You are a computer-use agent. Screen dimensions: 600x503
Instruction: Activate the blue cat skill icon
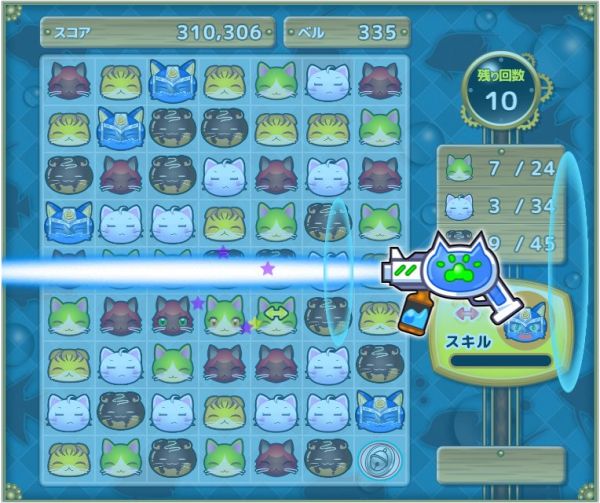tap(525, 325)
